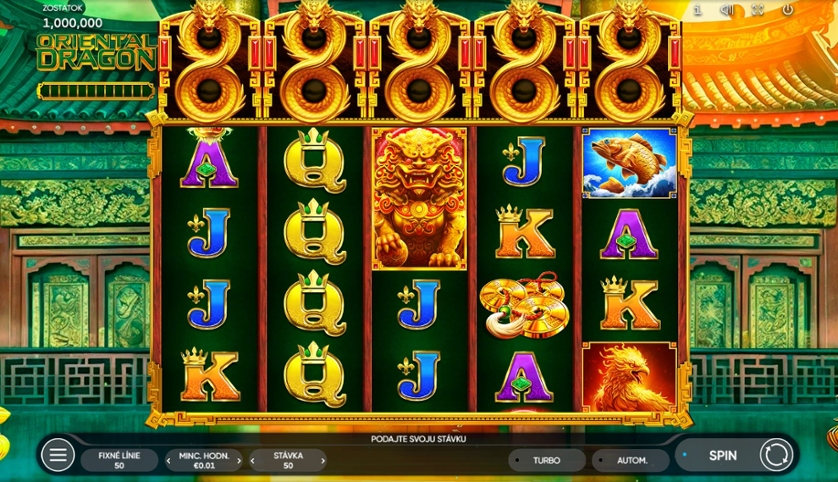The width and height of the screenshot is (838, 482).
Task: Toggle the sound speaker icon
Action: 727,10
